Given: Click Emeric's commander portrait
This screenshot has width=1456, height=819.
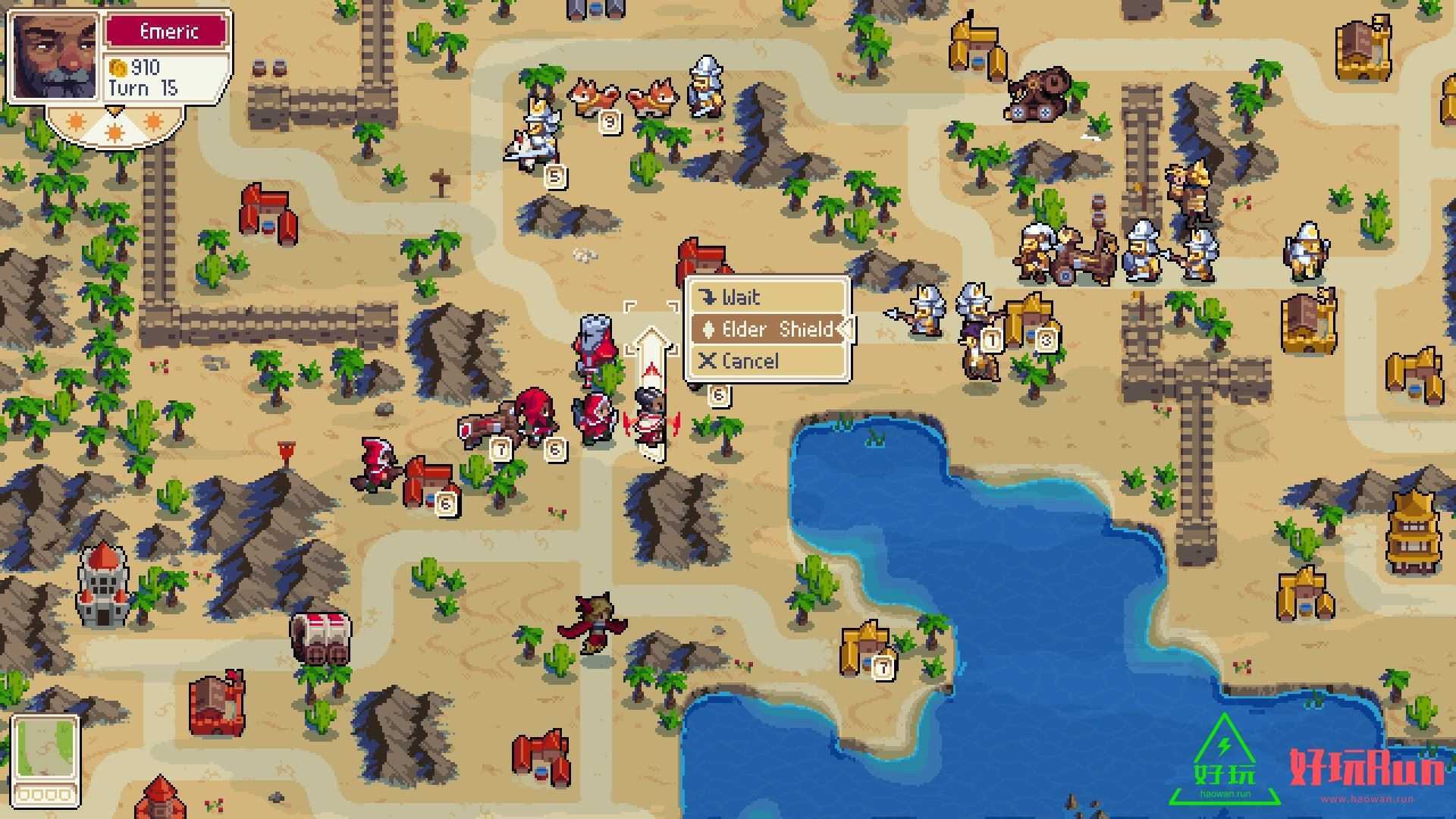Looking at the screenshot, I should (55, 57).
